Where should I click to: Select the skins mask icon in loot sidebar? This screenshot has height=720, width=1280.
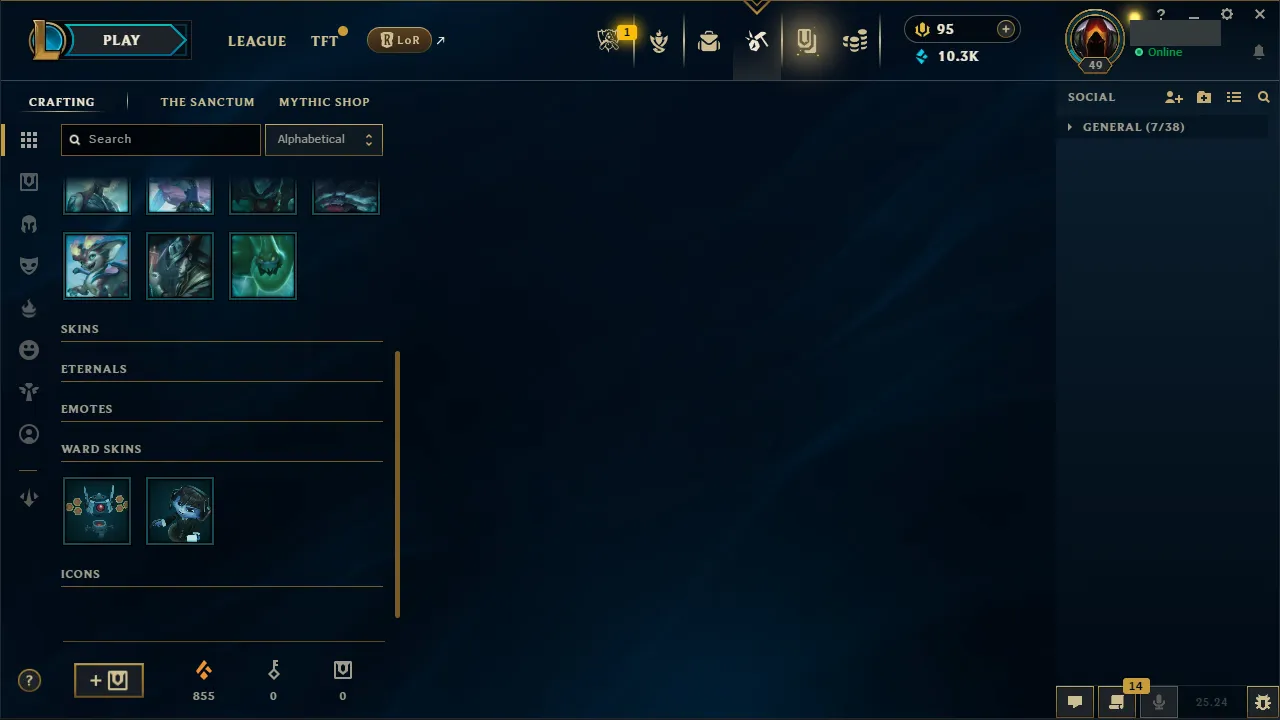point(29,265)
